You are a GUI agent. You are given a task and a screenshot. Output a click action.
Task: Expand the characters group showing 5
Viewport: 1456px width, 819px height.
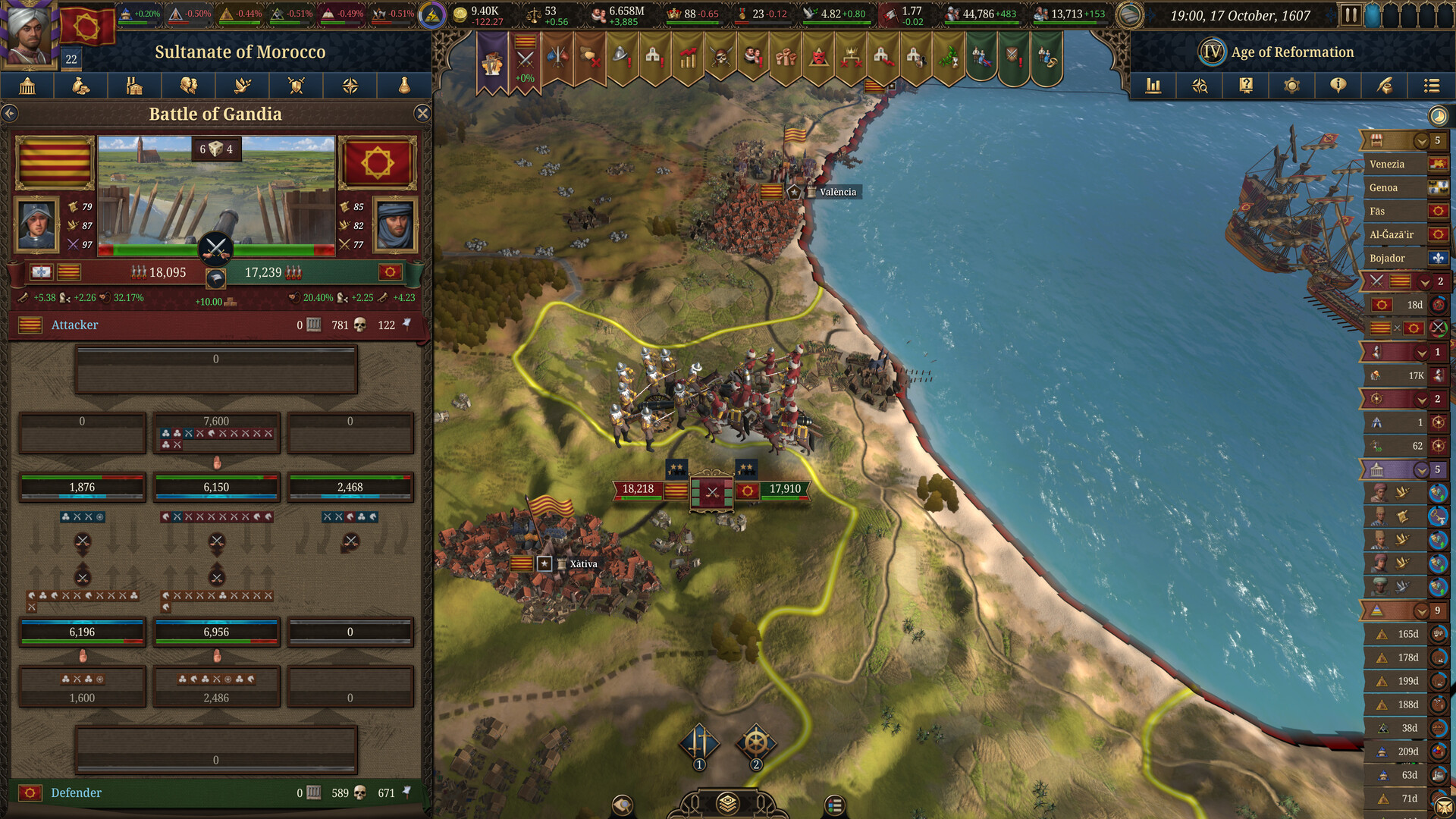1422,470
